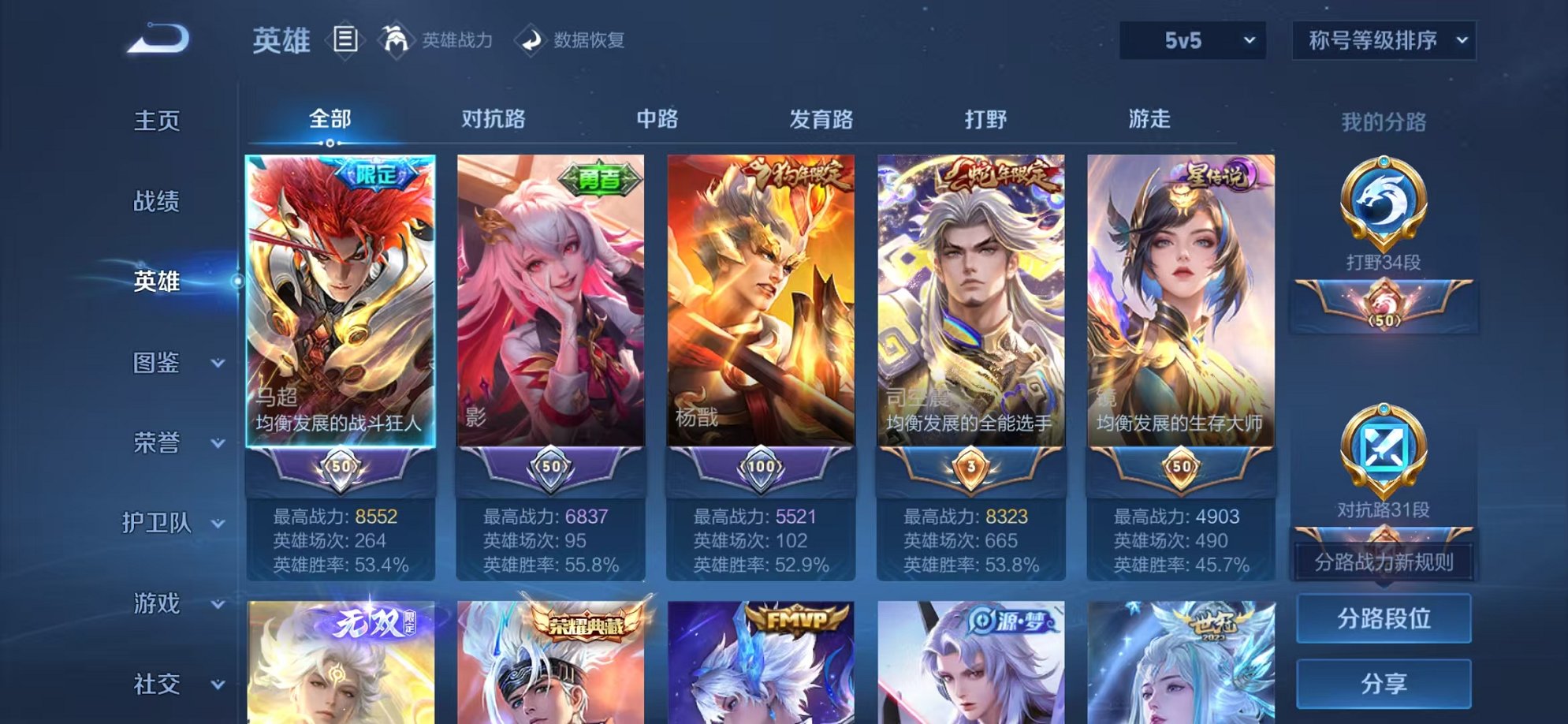
Task: Open the hero list icon beside 英雄 title
Action: click(x=345, y=38)
